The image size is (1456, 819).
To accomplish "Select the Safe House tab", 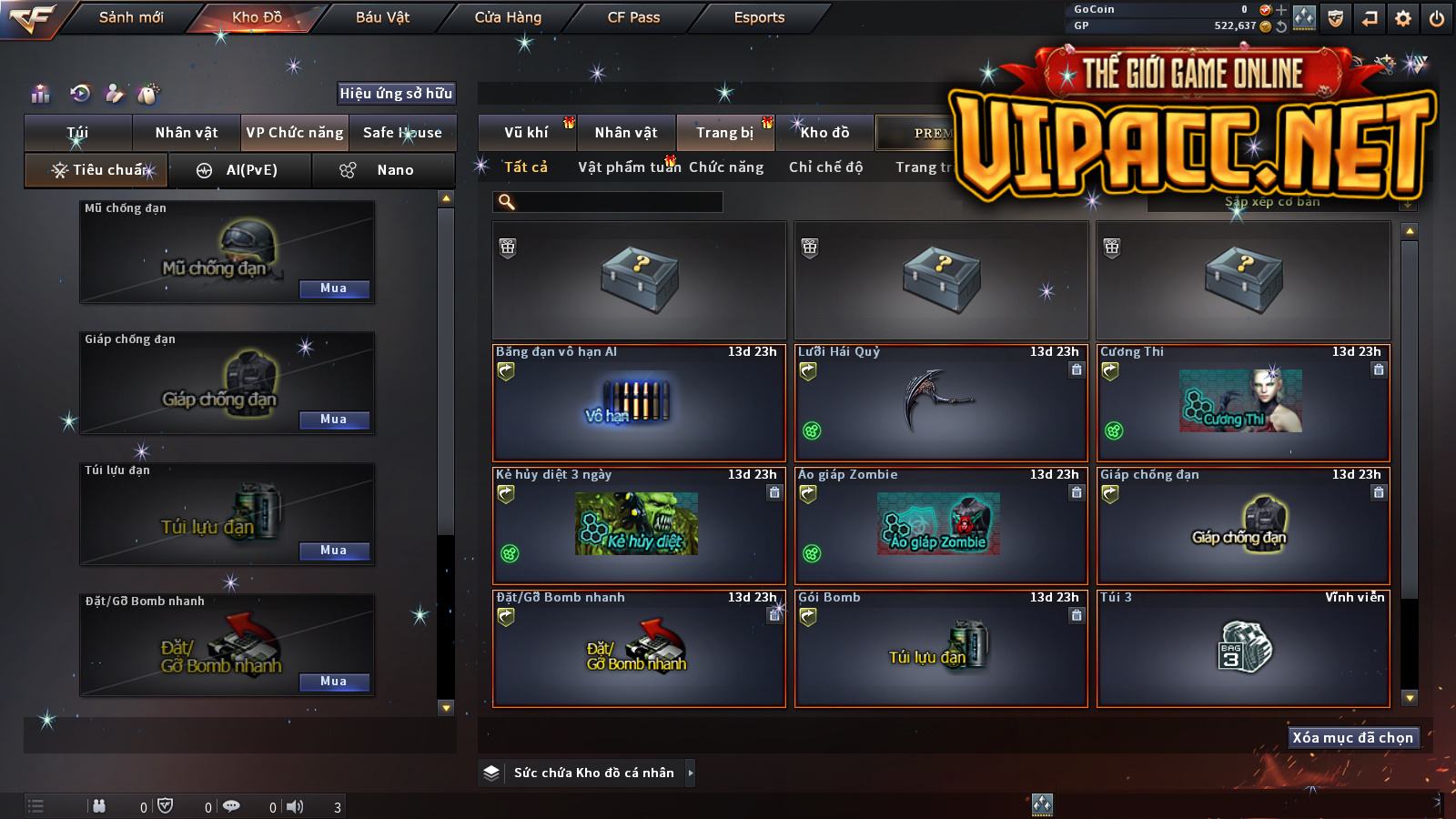I will pos(402,133).
